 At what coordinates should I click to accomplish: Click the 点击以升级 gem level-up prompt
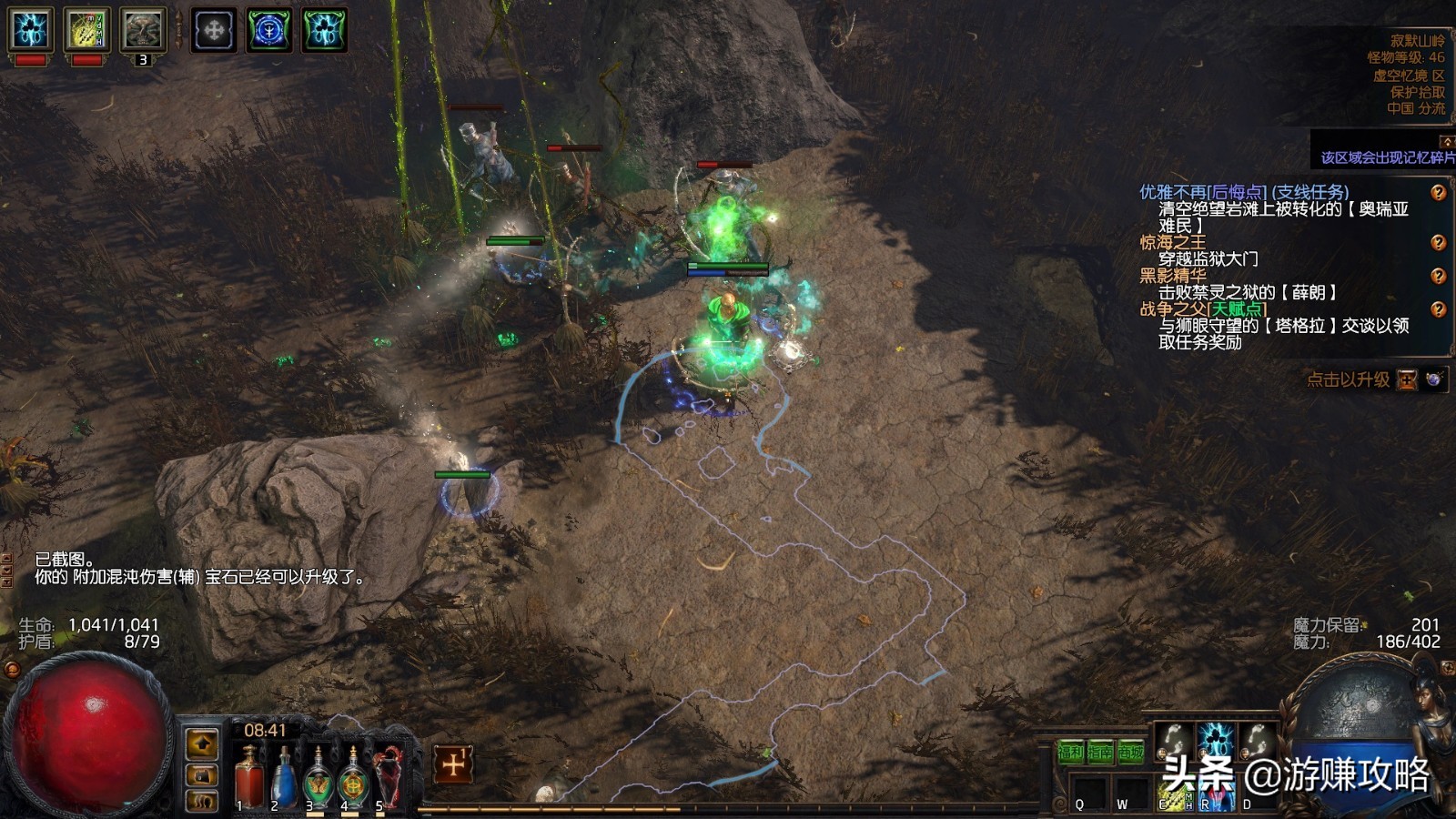1348,379
